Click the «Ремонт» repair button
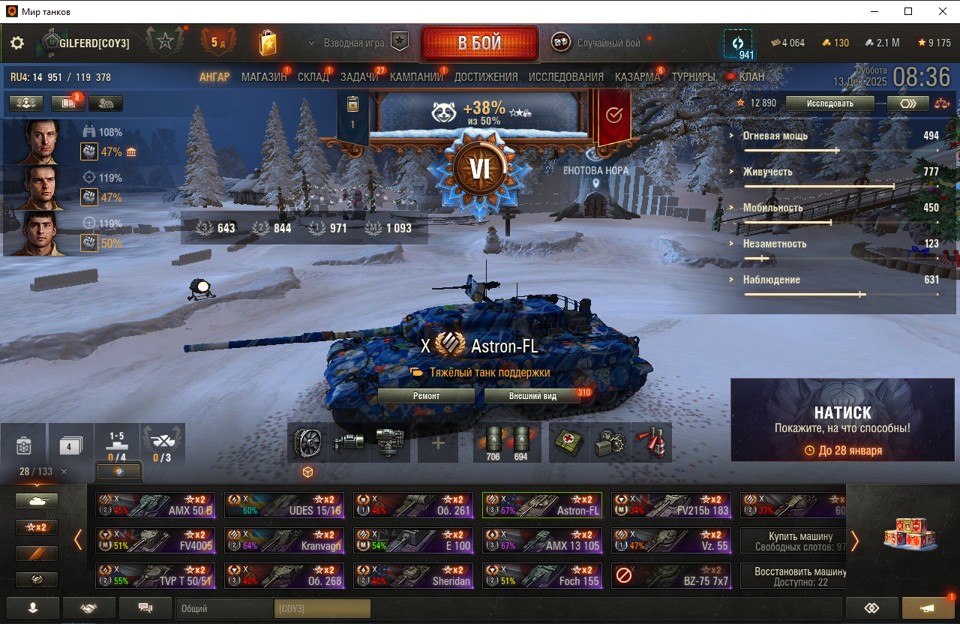Image resolution: width=960 pixels, height=624 pixels. click(426, 396)
